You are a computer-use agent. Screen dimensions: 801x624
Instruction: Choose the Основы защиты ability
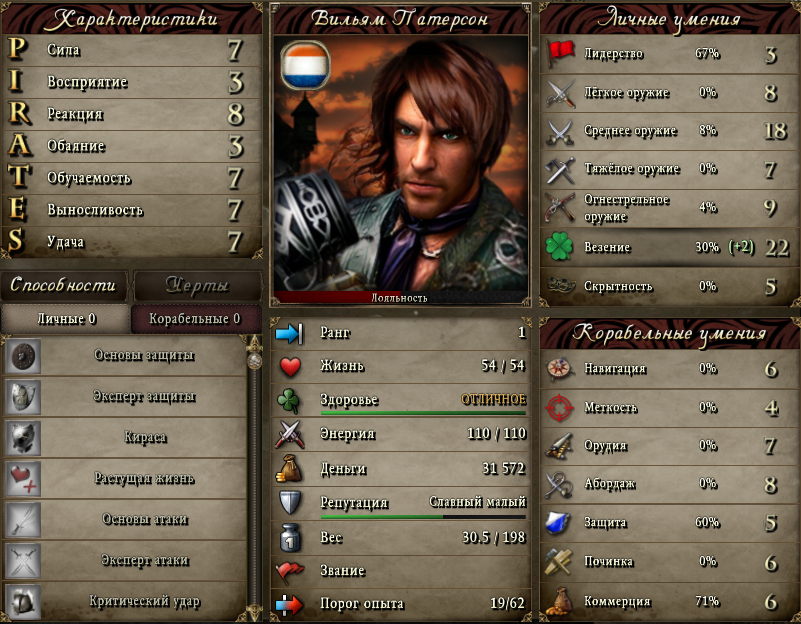(144, 355)
